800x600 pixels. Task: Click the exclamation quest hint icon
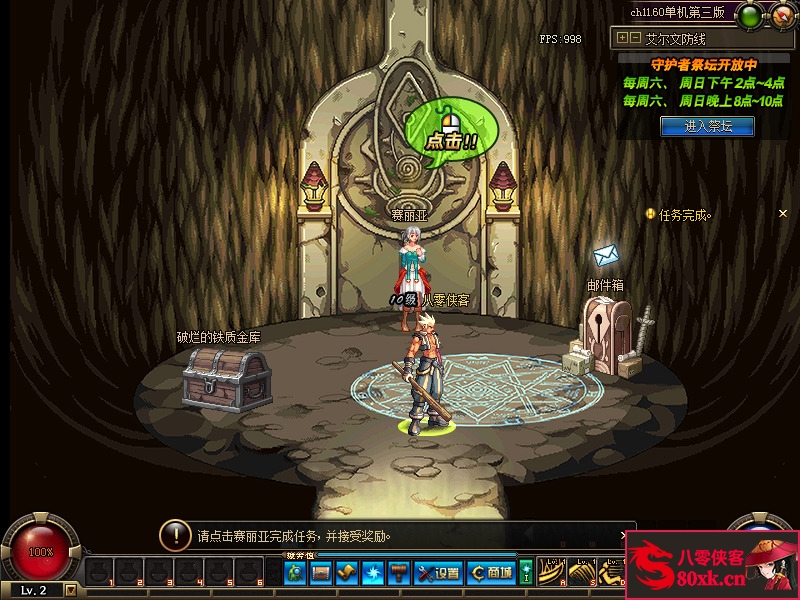[175, 535]
